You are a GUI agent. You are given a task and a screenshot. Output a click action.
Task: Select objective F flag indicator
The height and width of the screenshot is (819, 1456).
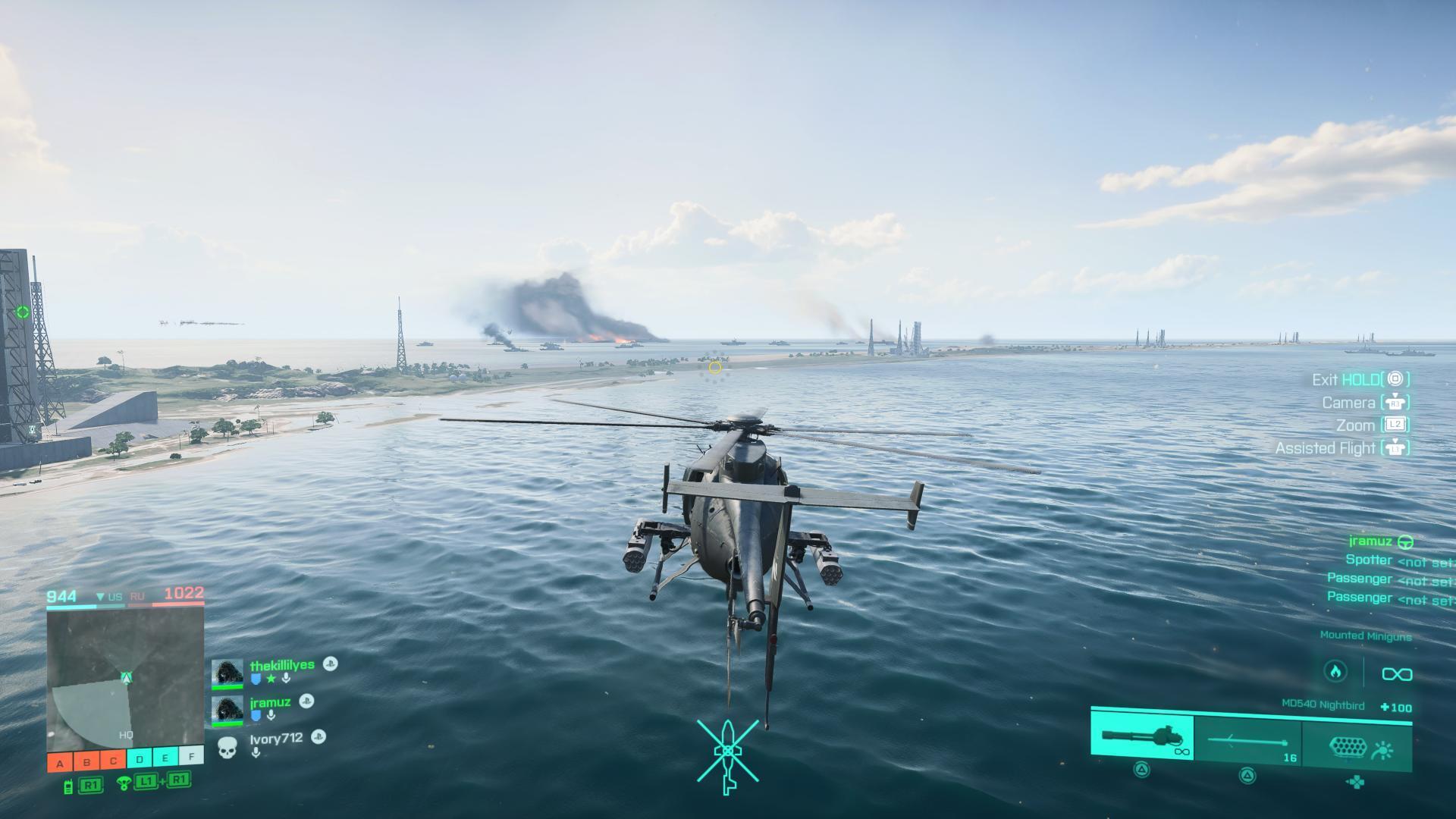[x=192, y=758]
